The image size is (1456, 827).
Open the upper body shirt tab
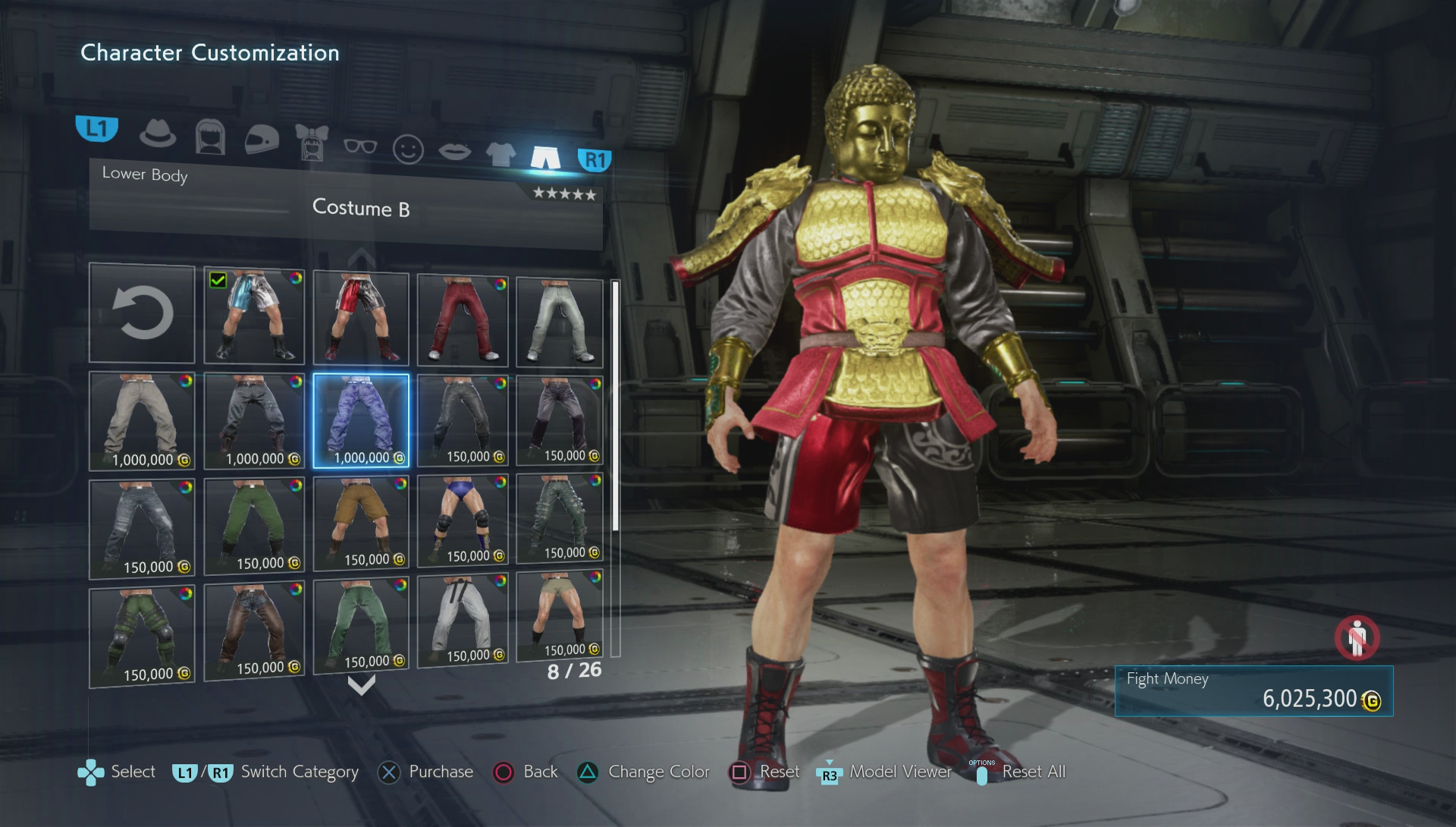[x=500, y=154]
